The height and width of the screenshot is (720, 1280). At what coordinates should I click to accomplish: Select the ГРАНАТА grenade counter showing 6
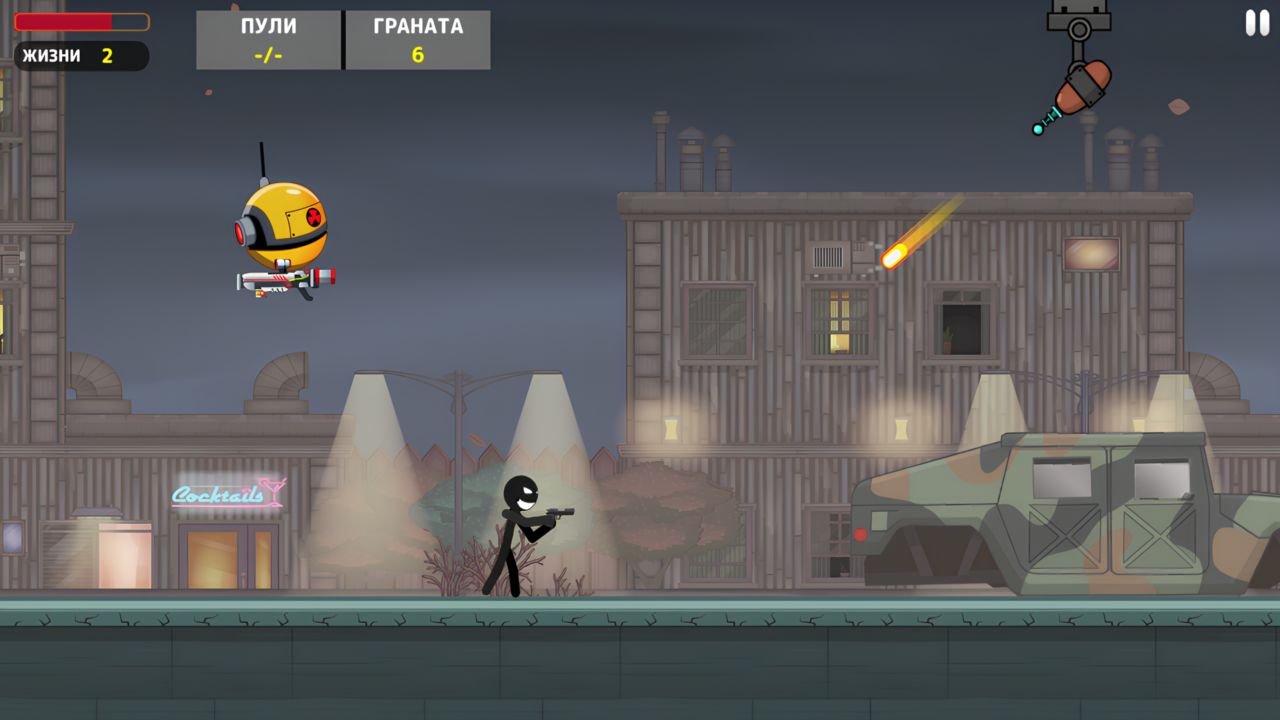click(x=417, y=40)
